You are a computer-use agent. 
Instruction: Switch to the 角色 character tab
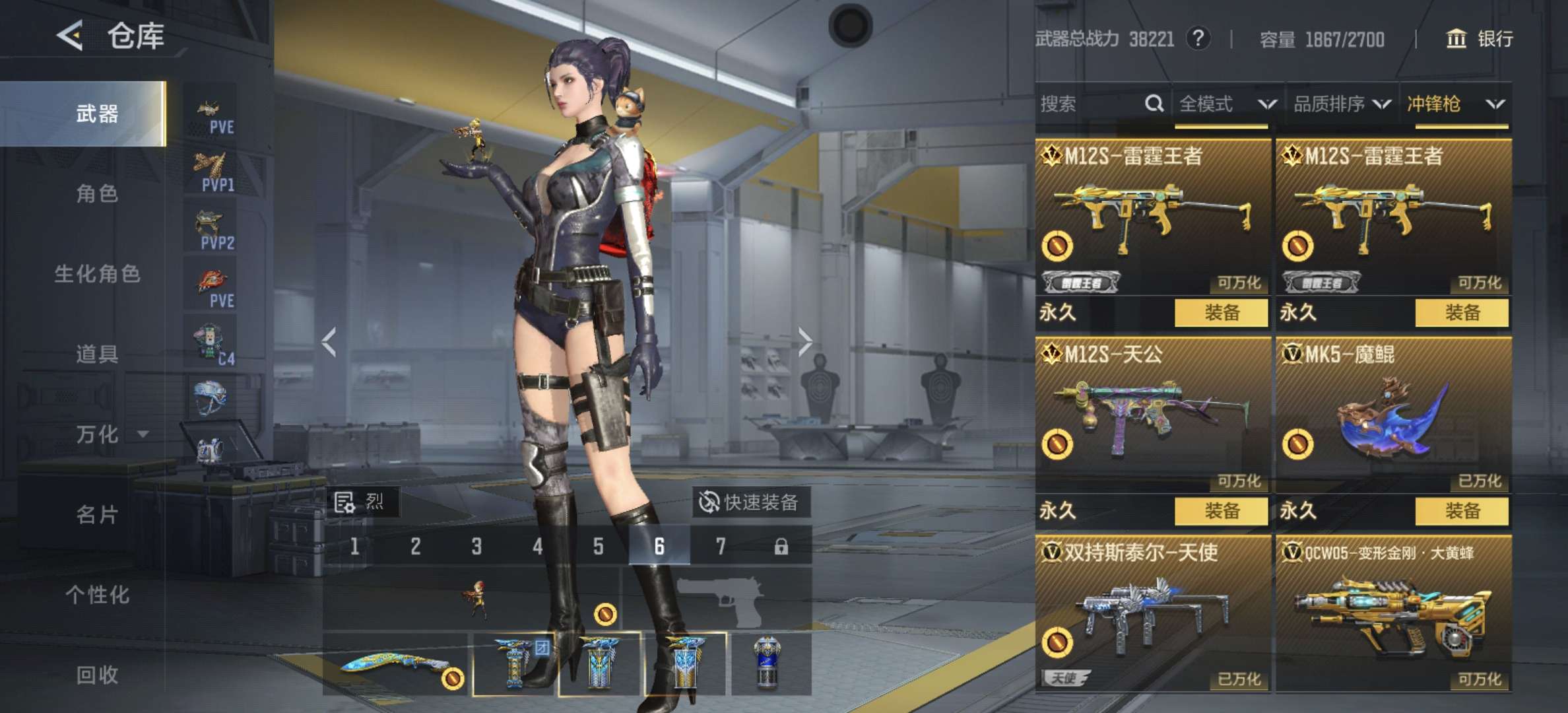[97, 193]
